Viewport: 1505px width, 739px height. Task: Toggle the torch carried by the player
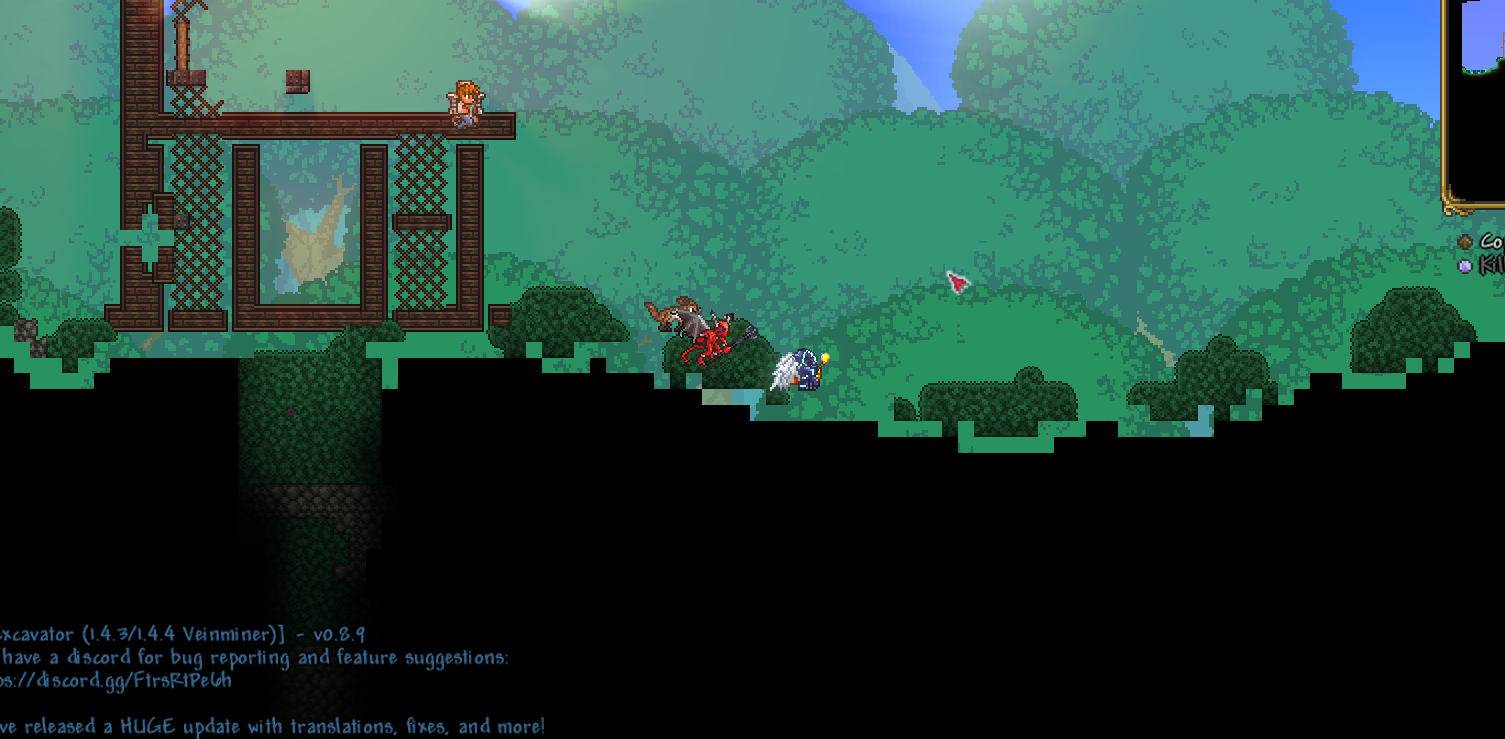[824, 357]
